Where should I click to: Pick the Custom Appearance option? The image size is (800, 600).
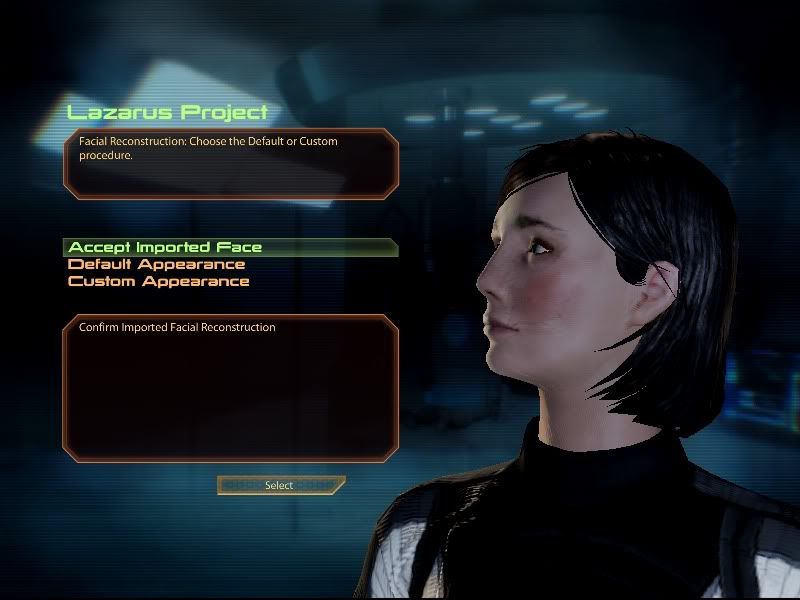click(x=158, y=282)
